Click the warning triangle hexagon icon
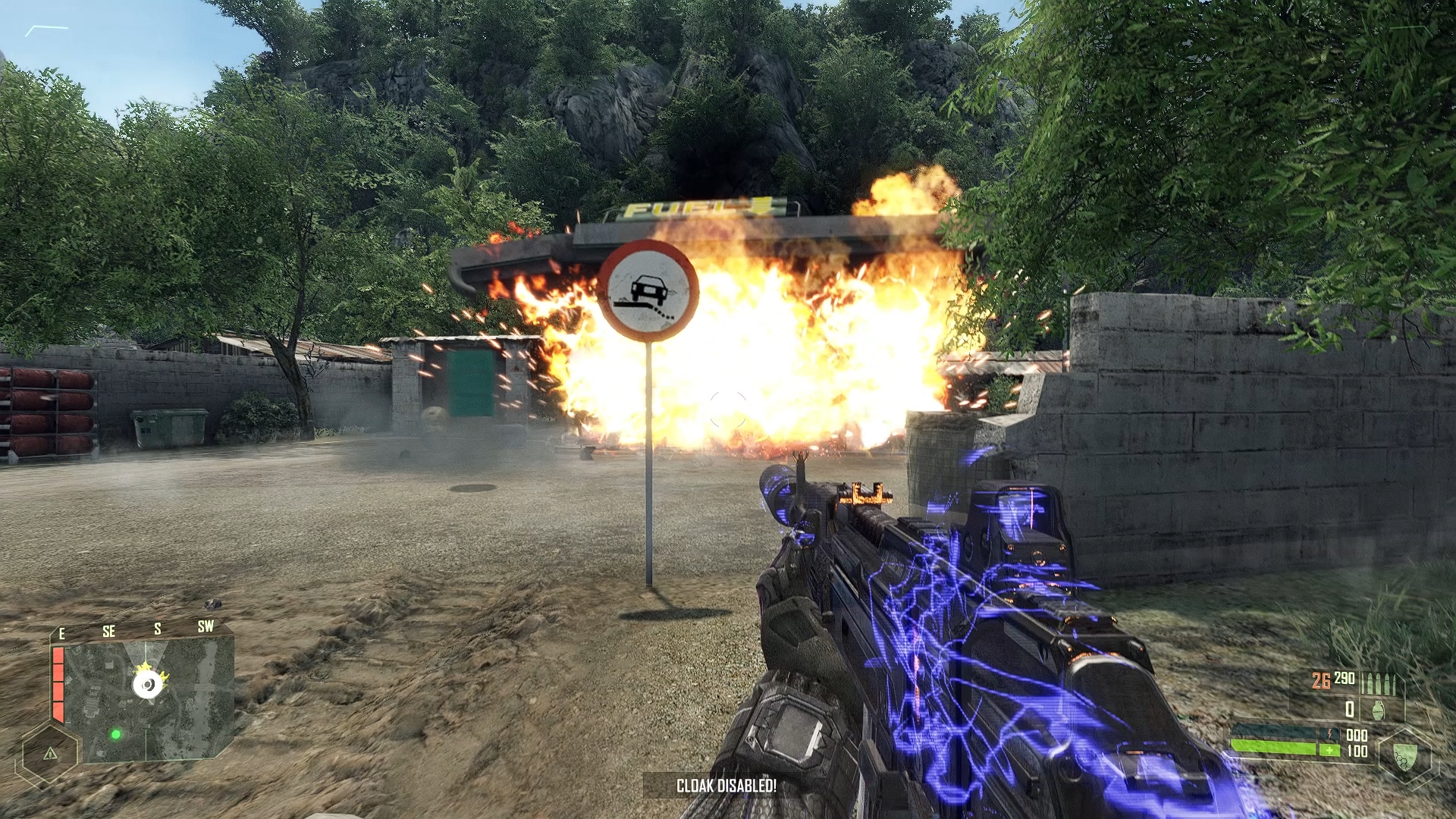This screenshot has height=819, width=1456. coord(50,753)
